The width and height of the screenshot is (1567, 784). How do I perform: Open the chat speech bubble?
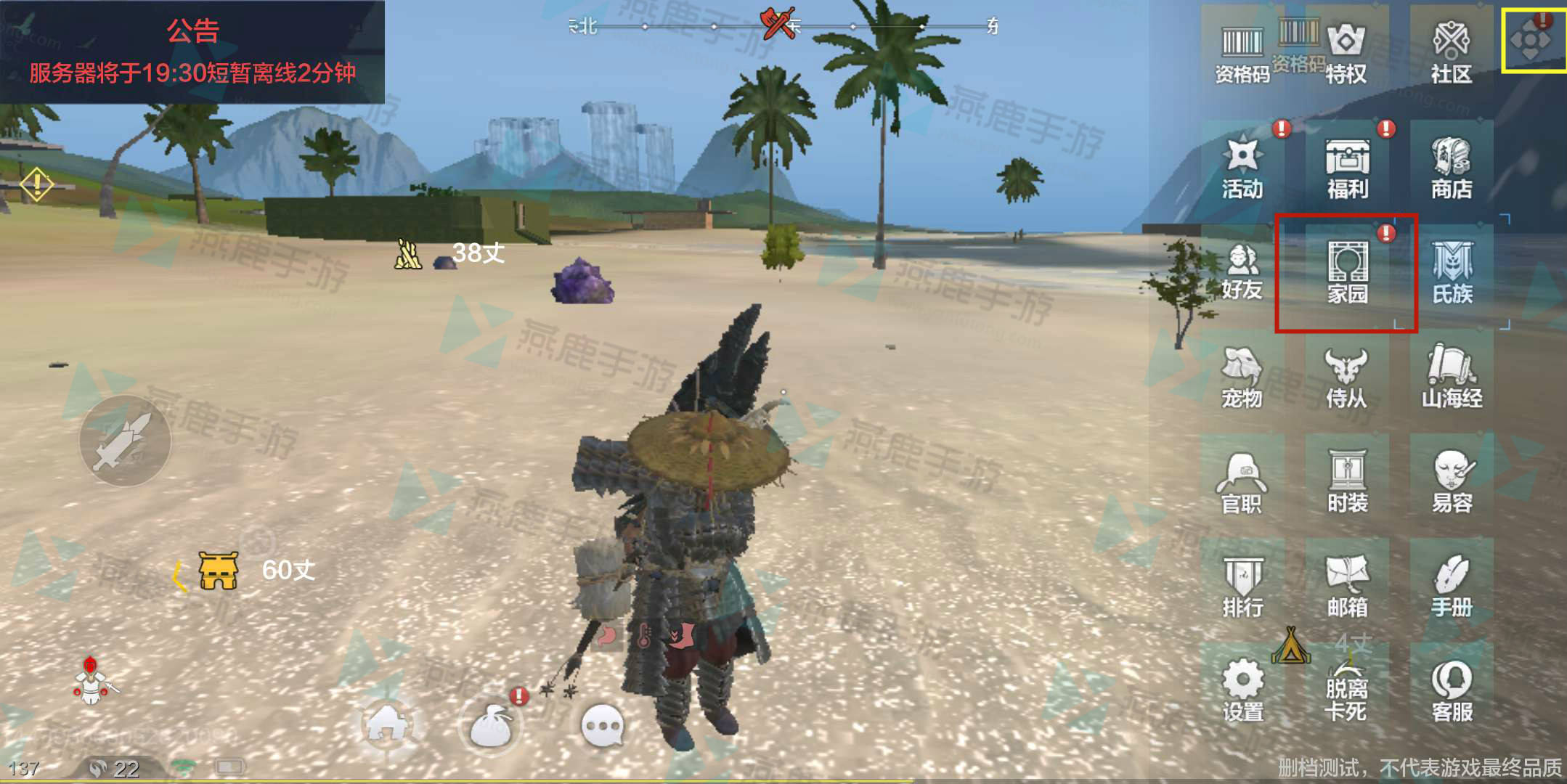pyautogui.click(x=603, y=726)
